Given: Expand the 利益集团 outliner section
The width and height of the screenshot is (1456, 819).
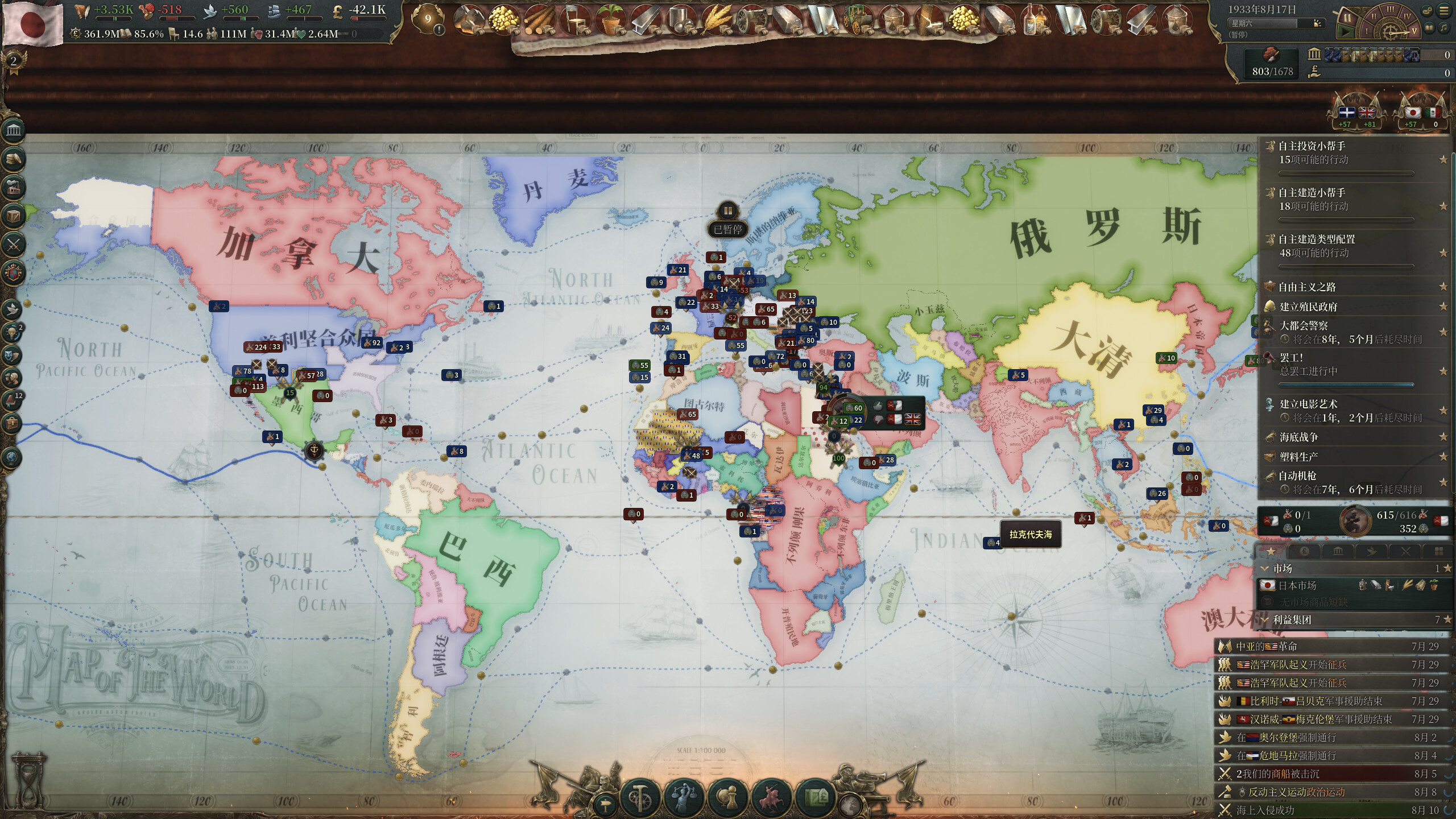Looking at the screenshot, I should point(1292,619).
